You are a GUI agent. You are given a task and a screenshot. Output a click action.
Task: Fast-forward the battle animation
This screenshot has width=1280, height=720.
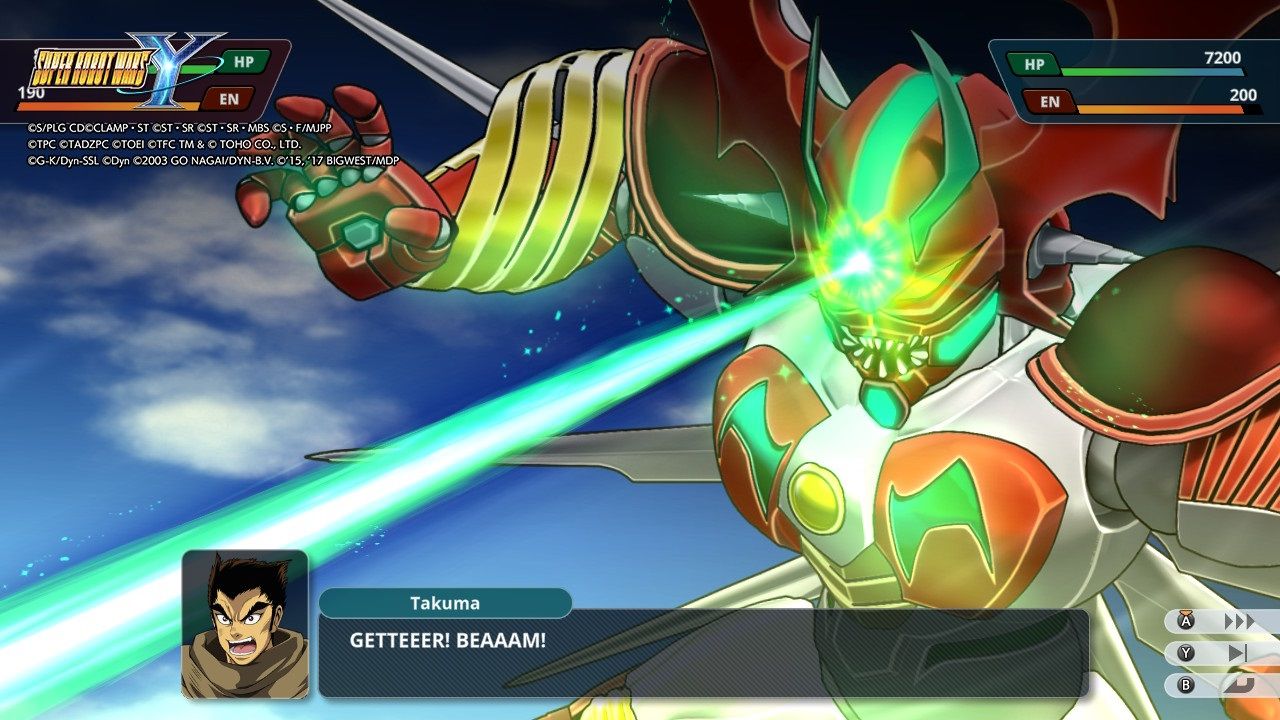pos(1238,621)
